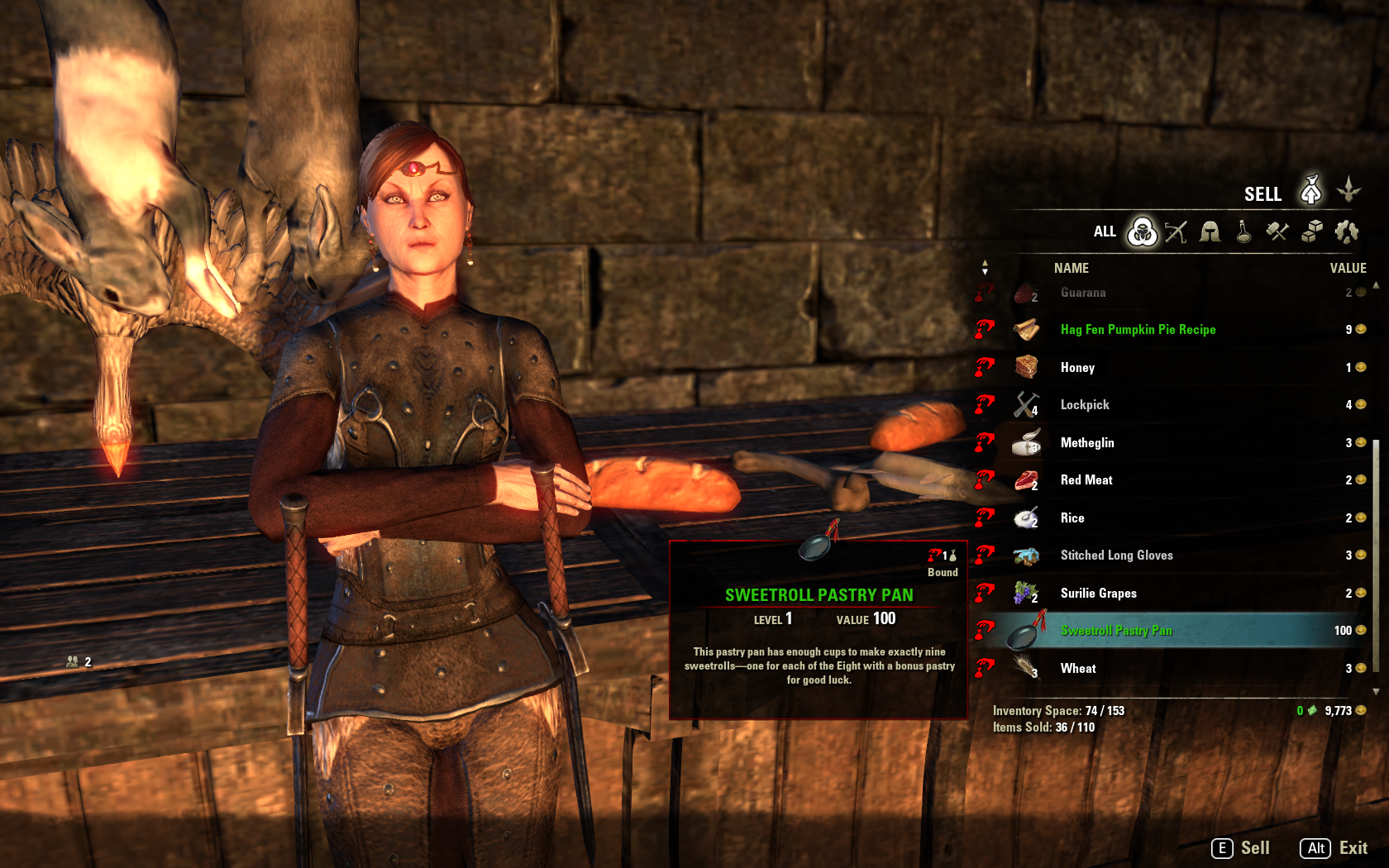This screenshot has height=868, width=1389.
Task: Open the Launder tab beside the Sell icon
Action: tap(1348, 190)
